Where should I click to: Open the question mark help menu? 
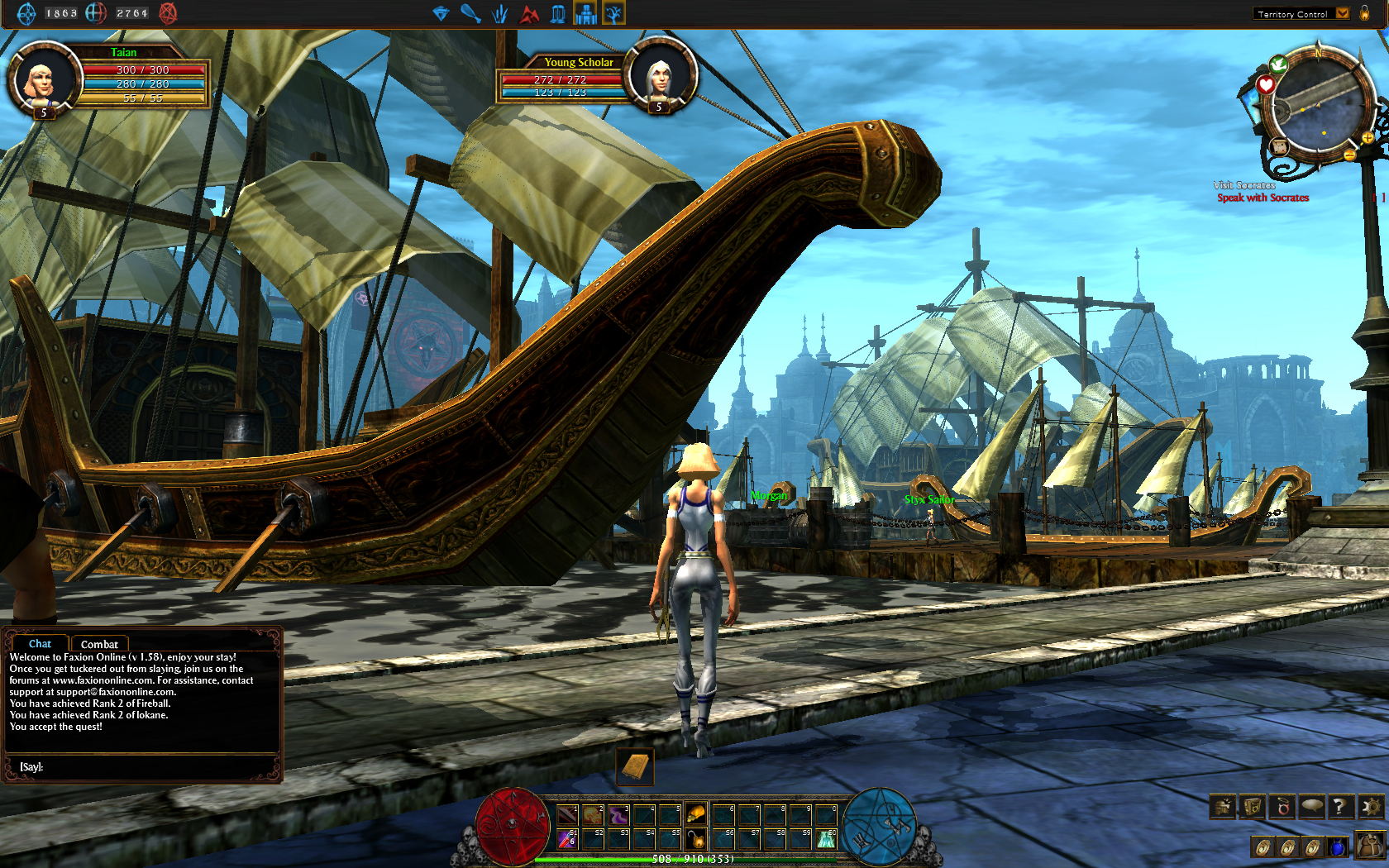coord(1342,806)
